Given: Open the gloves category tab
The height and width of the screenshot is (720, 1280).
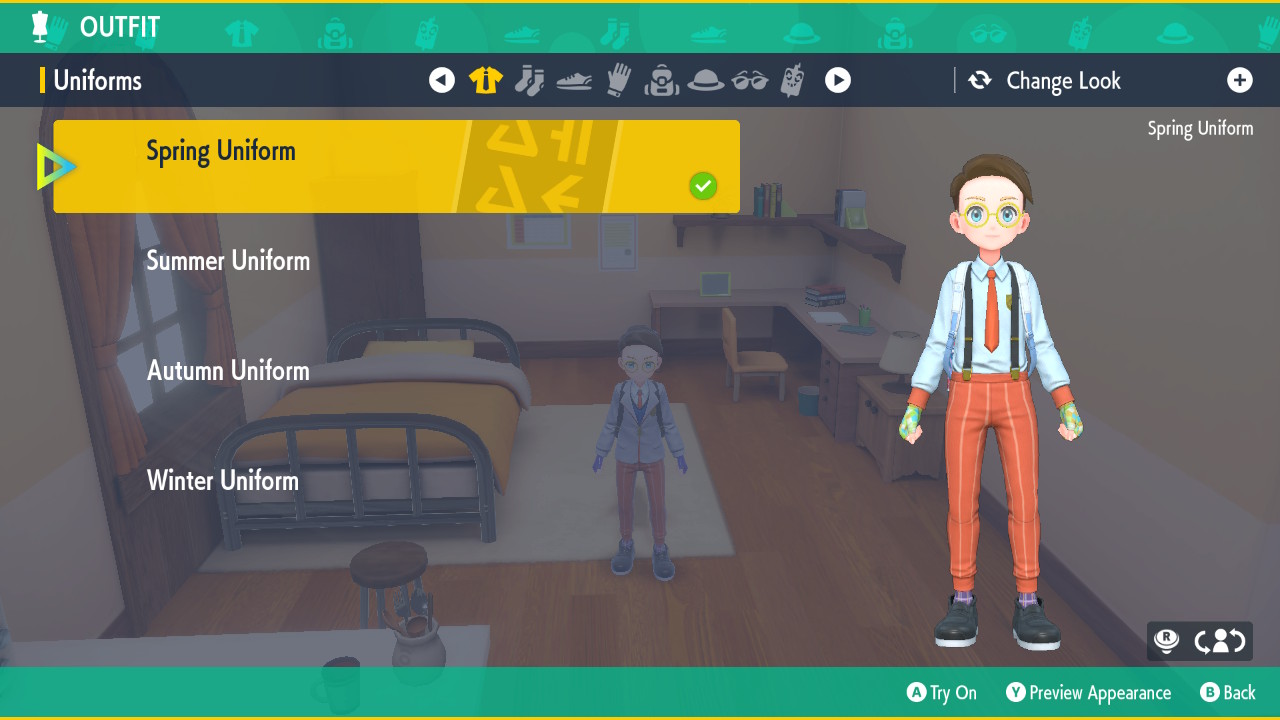Looking at the screenshot, I should [x=619, y=80].
